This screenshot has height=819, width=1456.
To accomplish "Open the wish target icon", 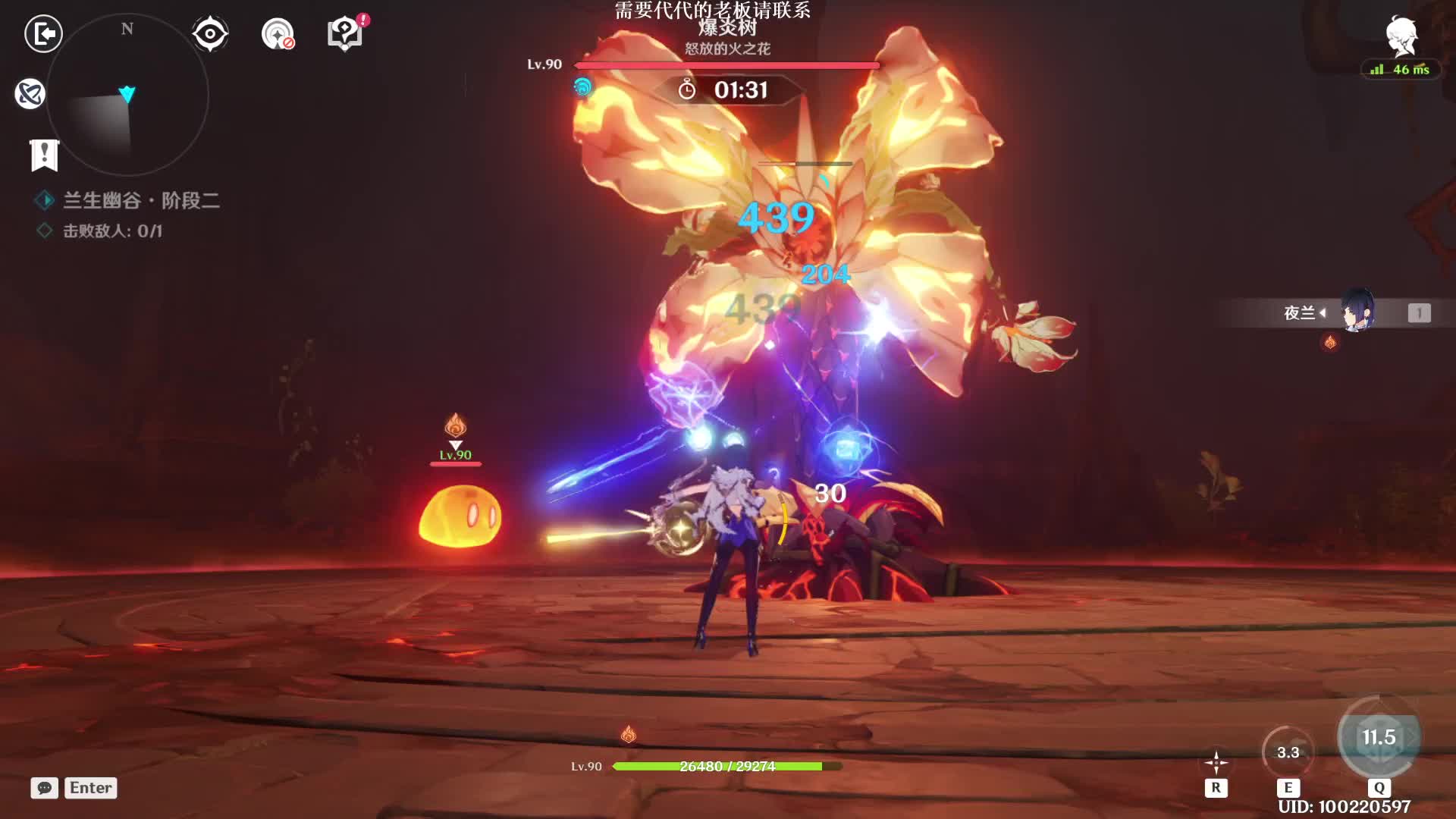I will tap(278, 34).
